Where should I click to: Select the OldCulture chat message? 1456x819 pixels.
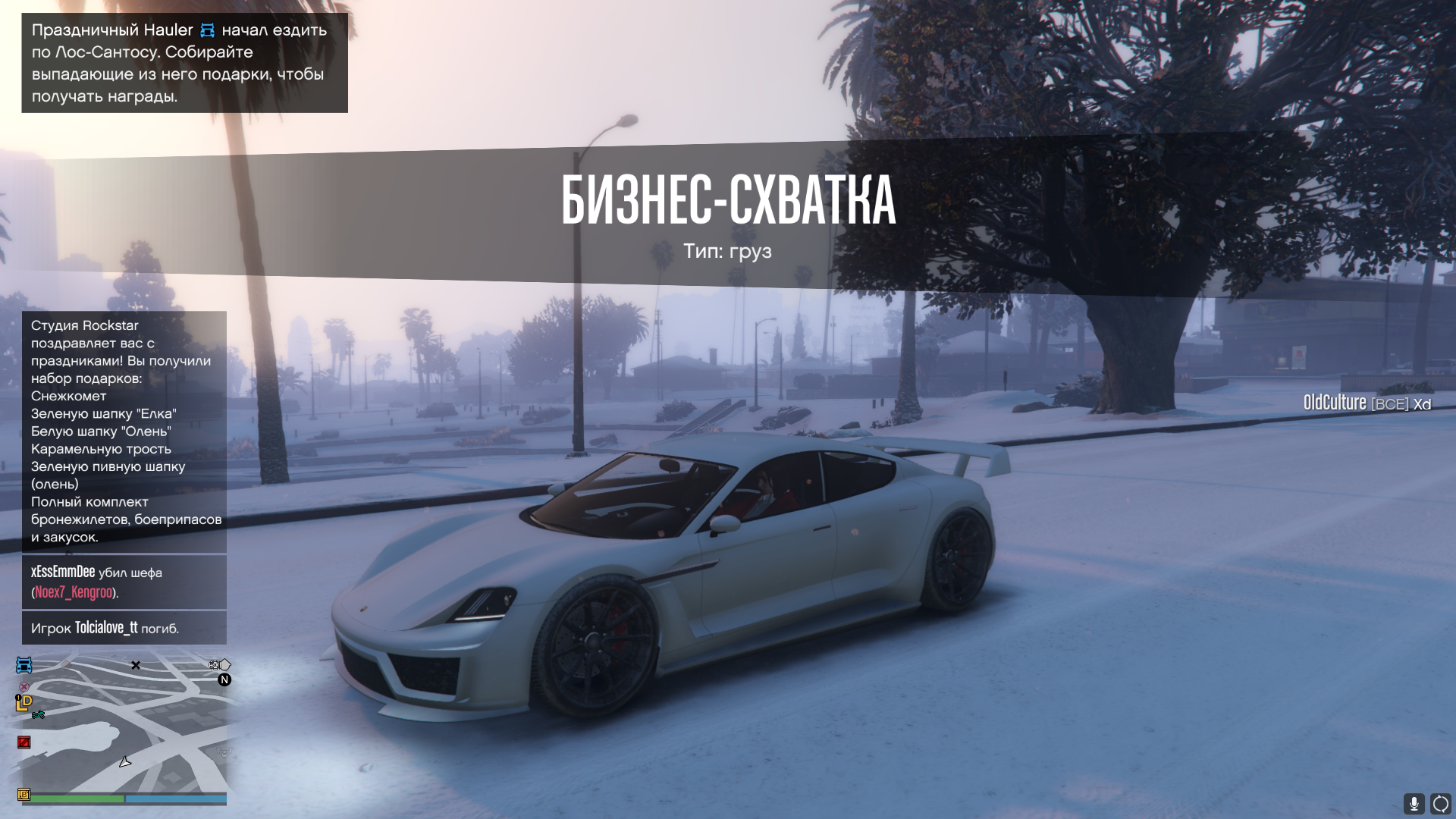click(x=1367, y=403)
